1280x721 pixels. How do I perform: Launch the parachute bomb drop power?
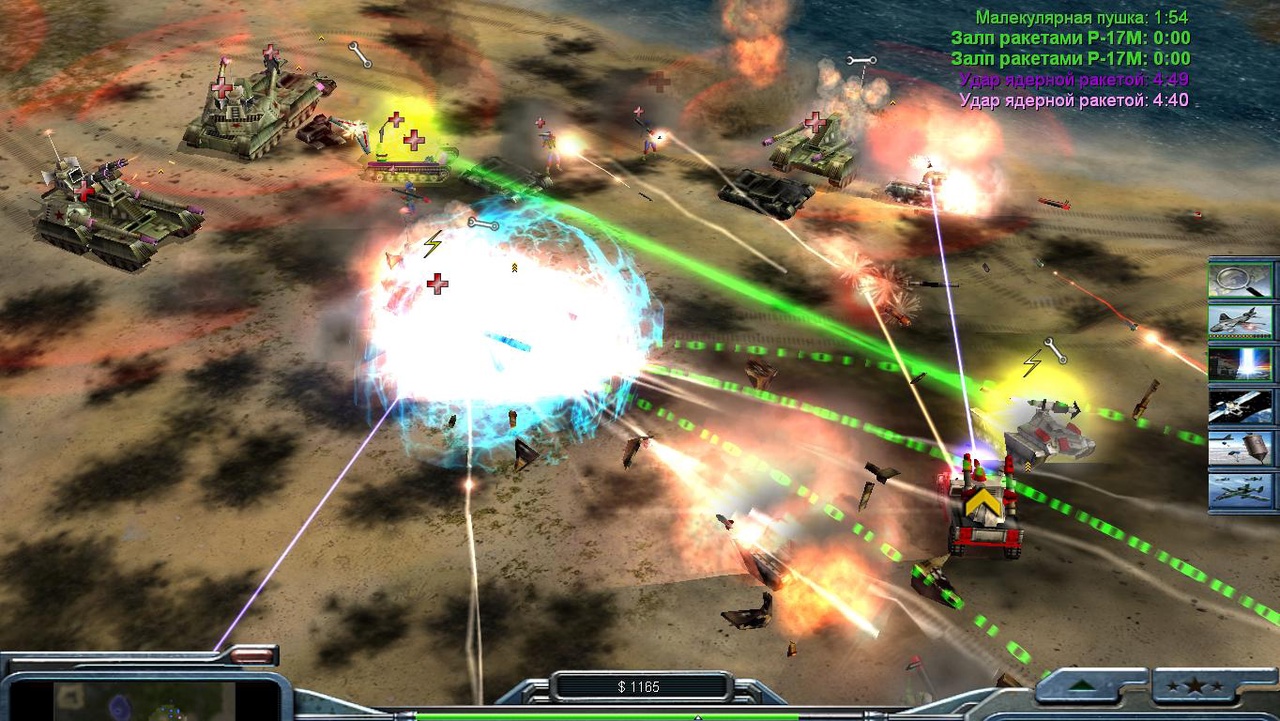tap(1240, 448)
